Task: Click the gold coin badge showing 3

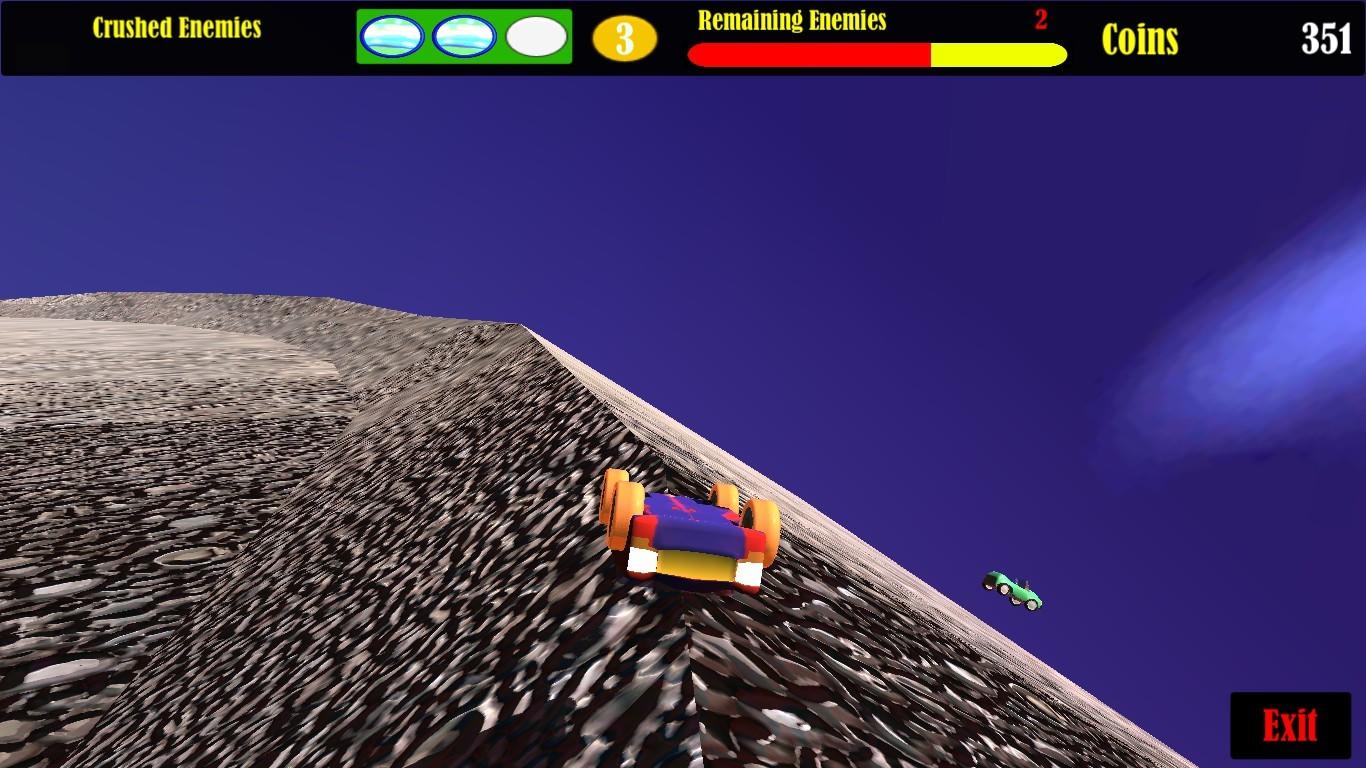Action: (623, 40)
